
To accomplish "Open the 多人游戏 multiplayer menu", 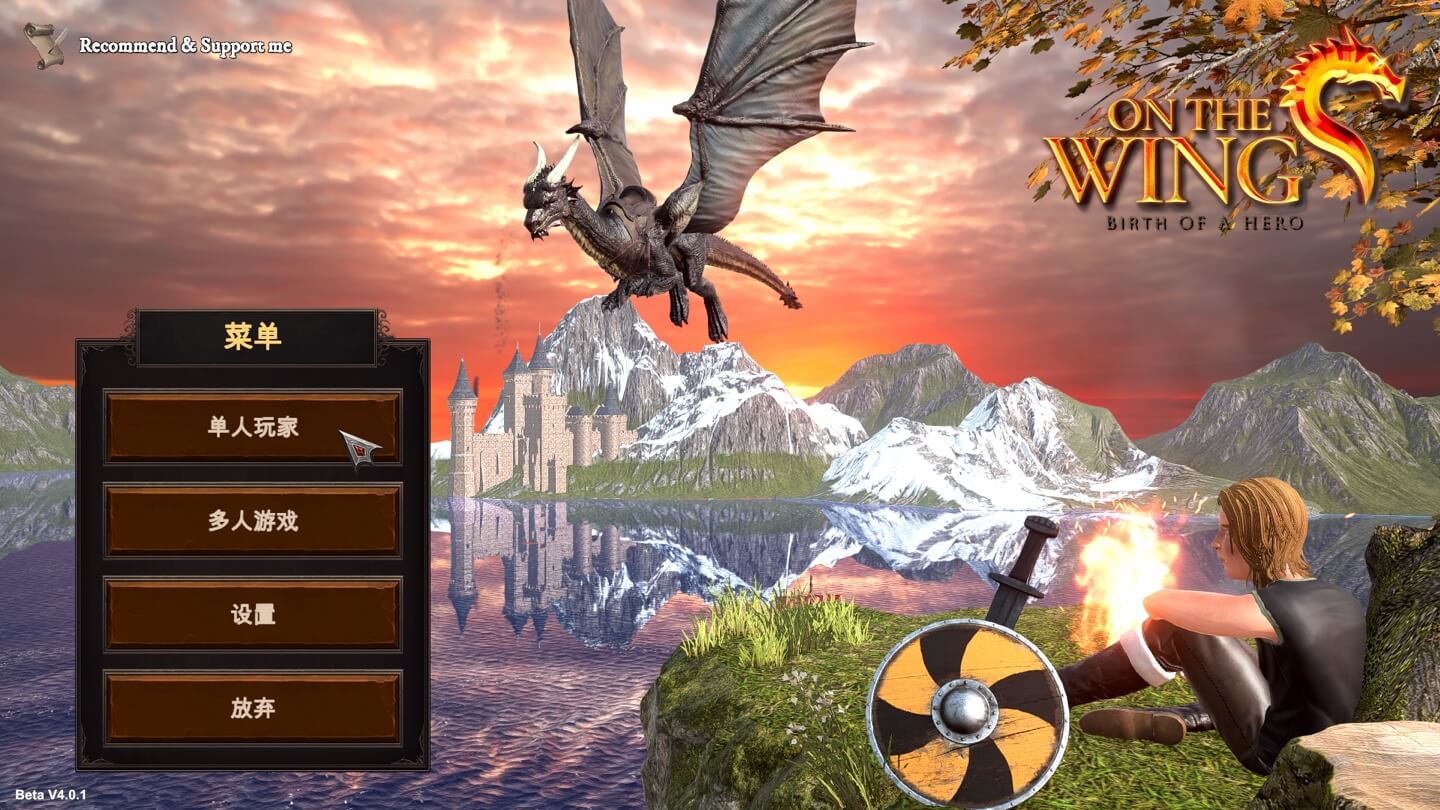I will (253, 520).
